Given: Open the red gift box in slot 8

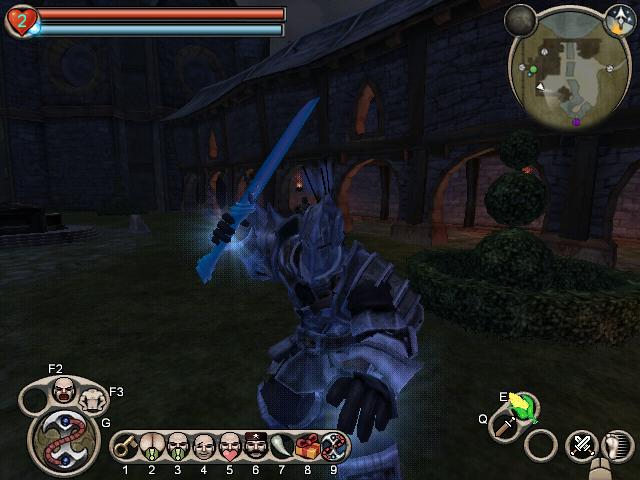Looking at the screenshot, I should tap(308, 445).
